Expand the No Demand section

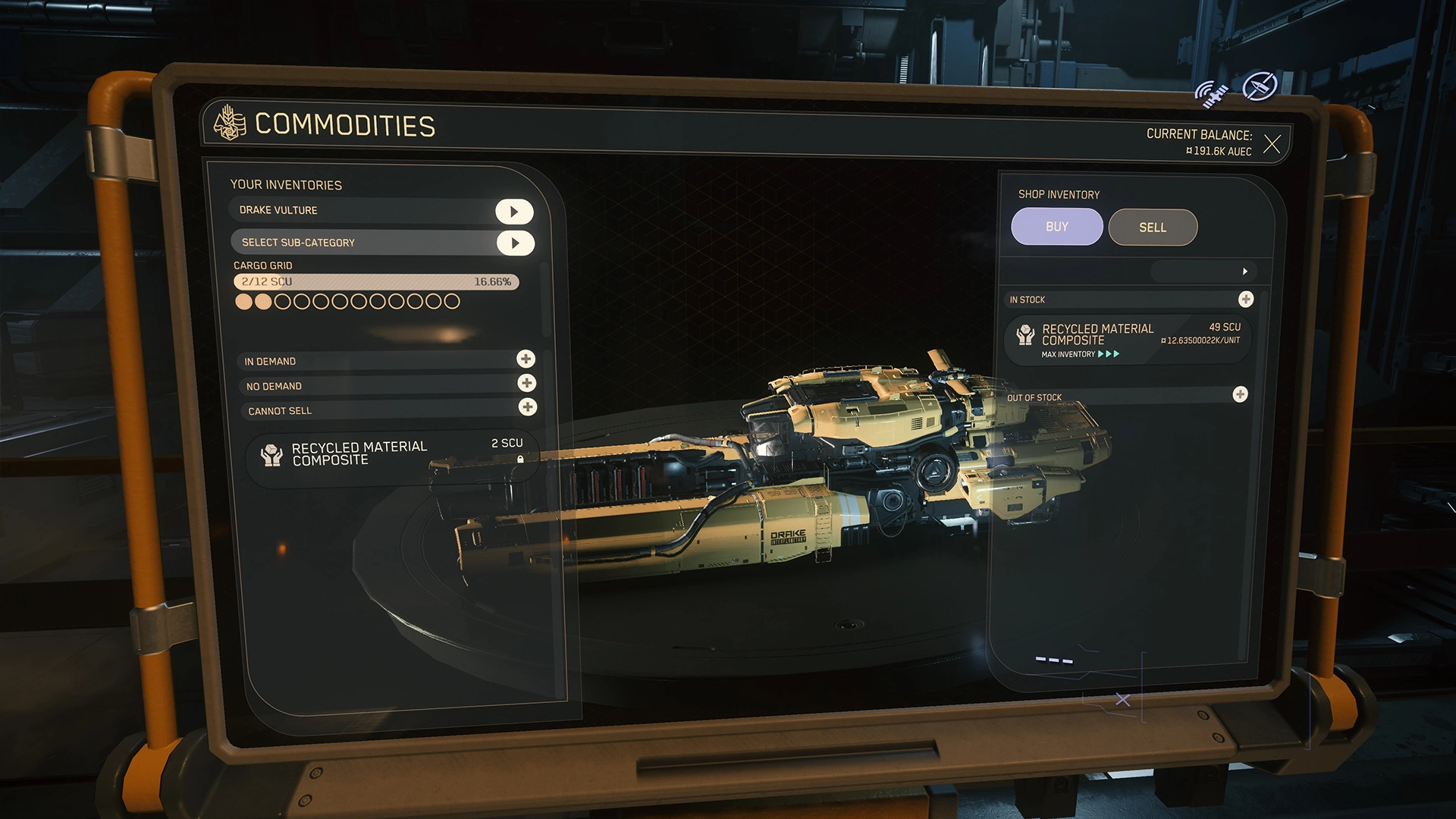(x=526, y=383)
